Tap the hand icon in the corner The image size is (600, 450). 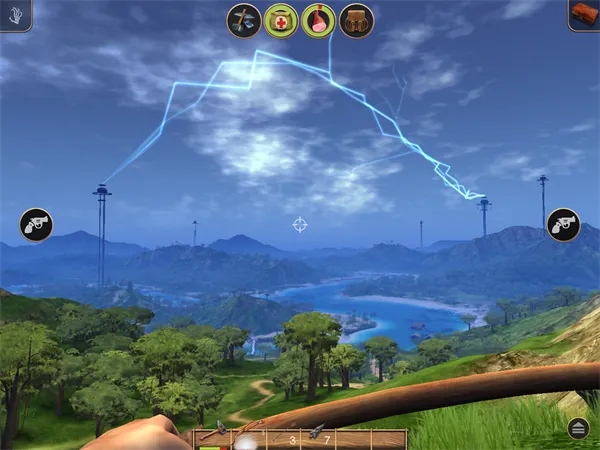point(15,14)
